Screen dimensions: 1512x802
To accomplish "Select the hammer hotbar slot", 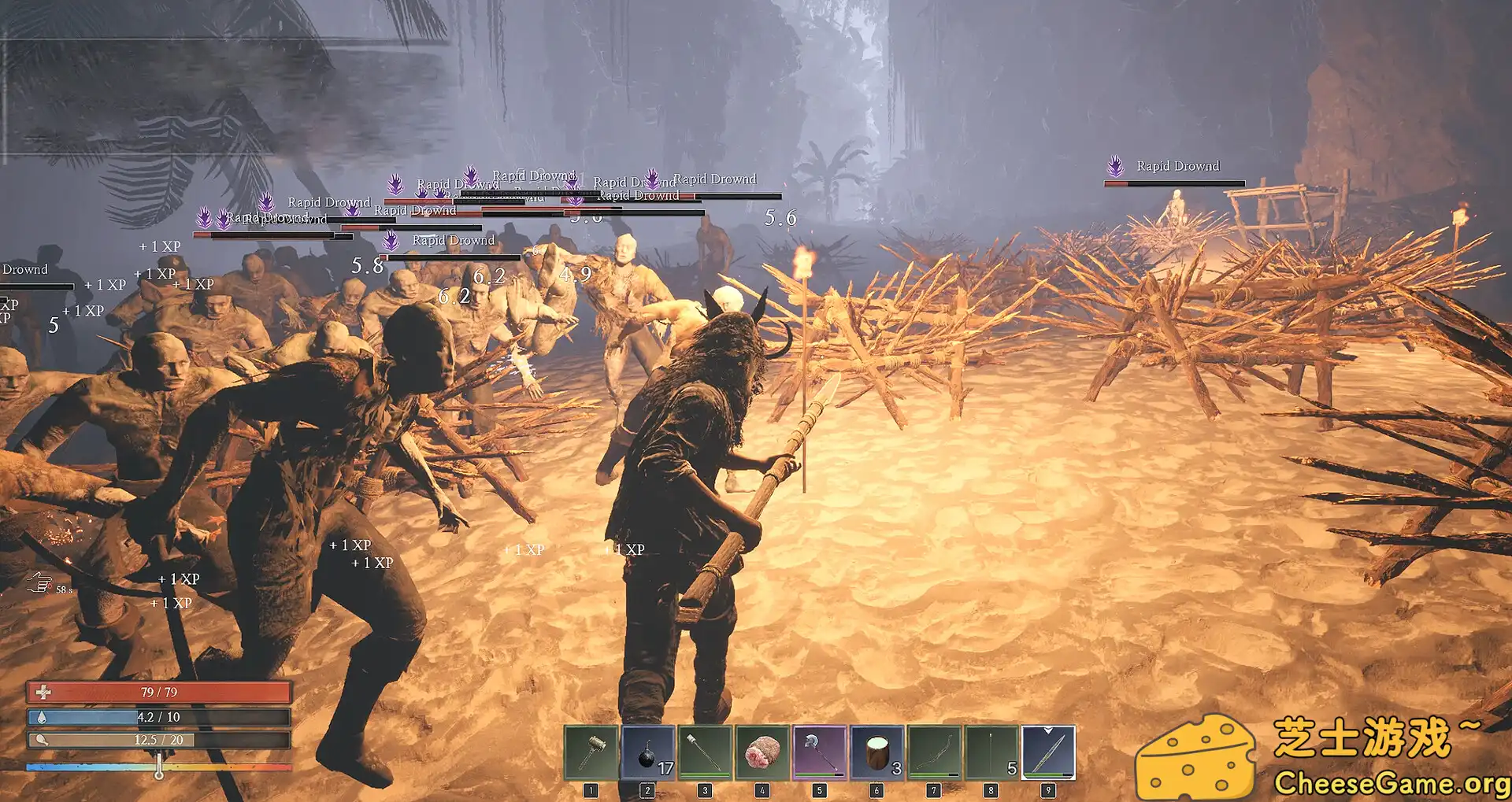I will coord(591,752).
